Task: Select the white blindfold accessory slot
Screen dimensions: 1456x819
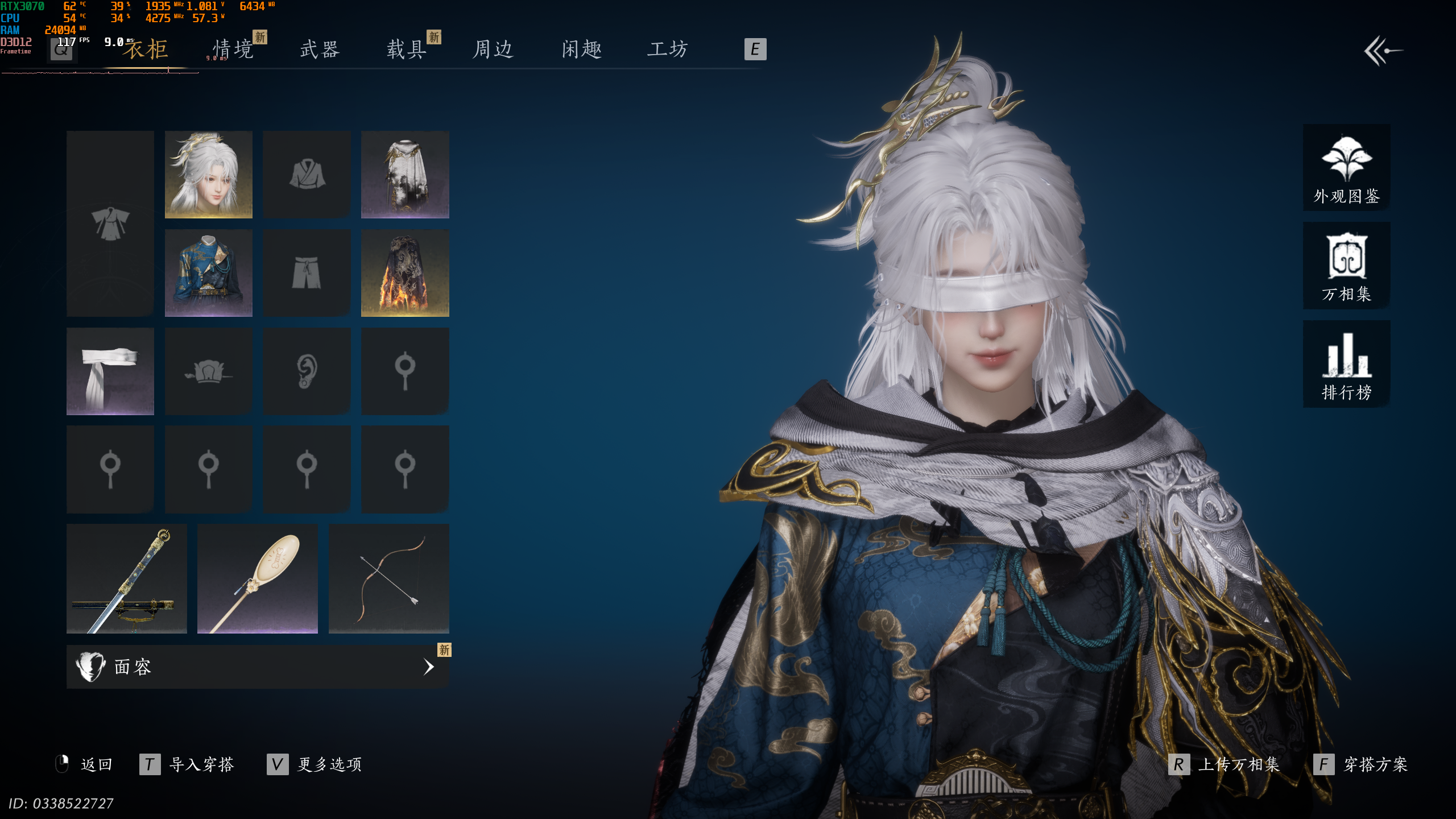Action: 110,371
